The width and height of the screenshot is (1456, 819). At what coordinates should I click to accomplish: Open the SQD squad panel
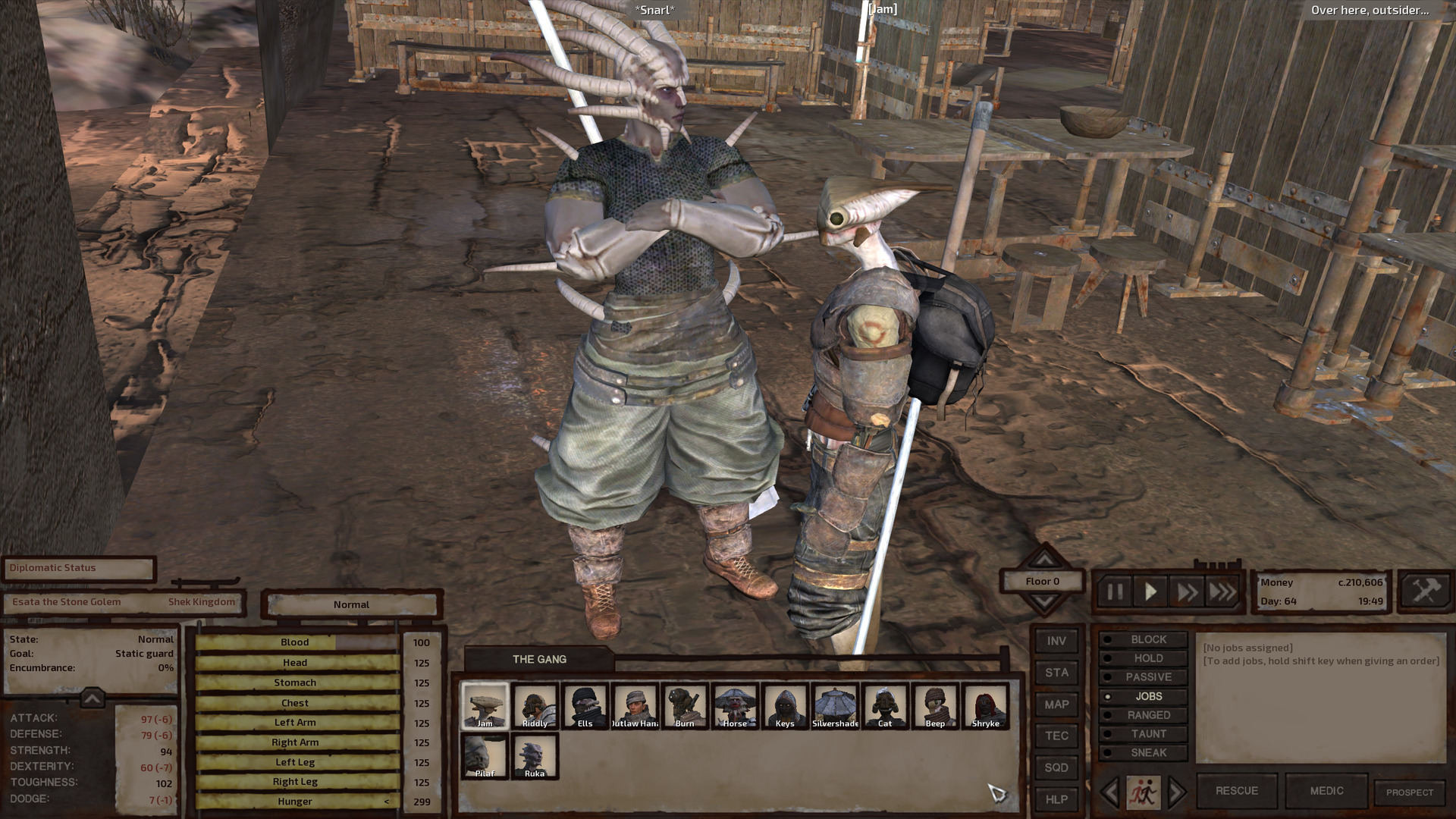(x=1056, y=767)
